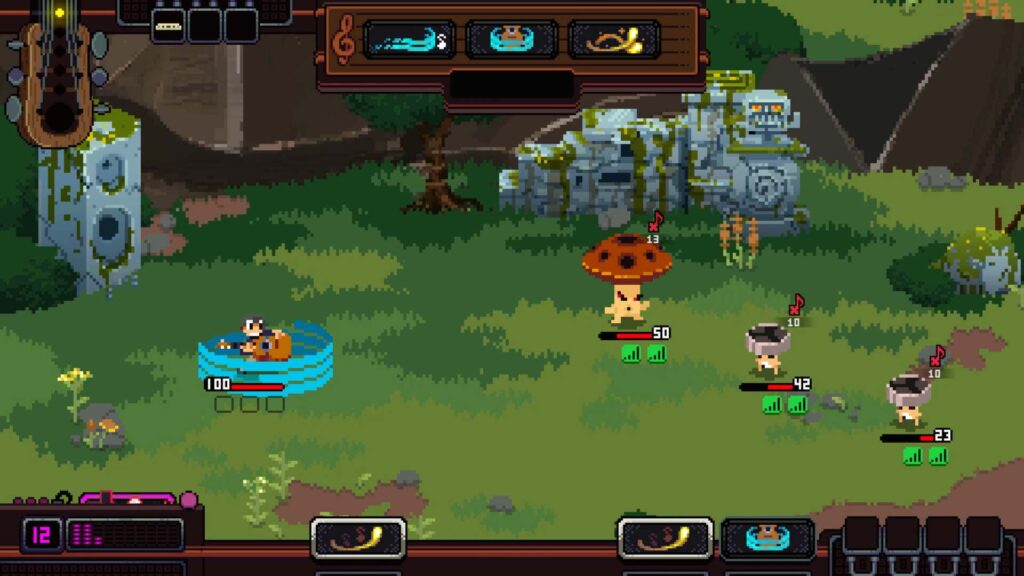Play the golden swirl card beside the hand's guitar shield
This screenshot has height=576, width=1024.
(665, 538)
